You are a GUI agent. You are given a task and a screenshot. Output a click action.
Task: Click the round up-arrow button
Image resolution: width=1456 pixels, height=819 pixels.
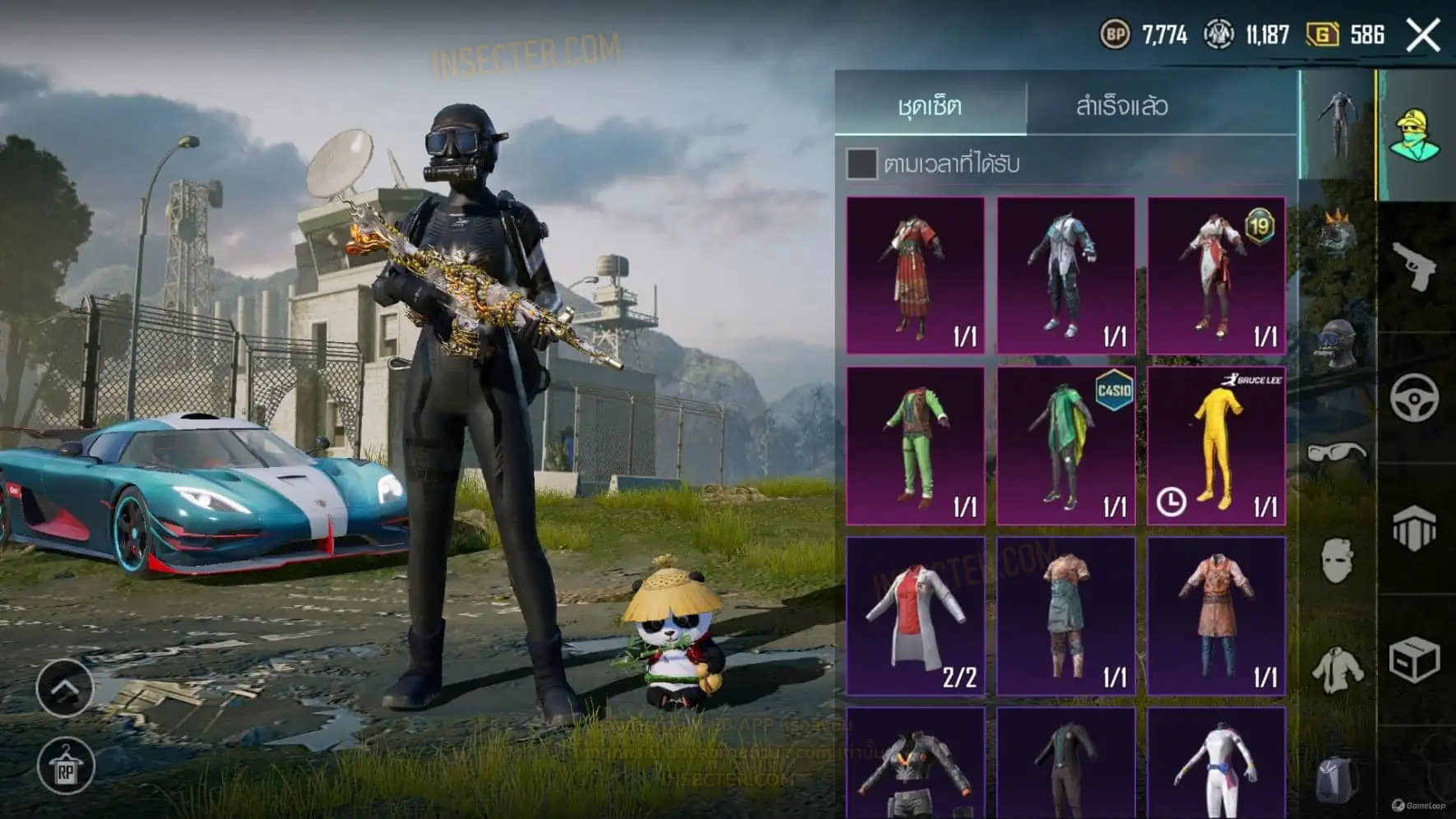coord(65,687)
